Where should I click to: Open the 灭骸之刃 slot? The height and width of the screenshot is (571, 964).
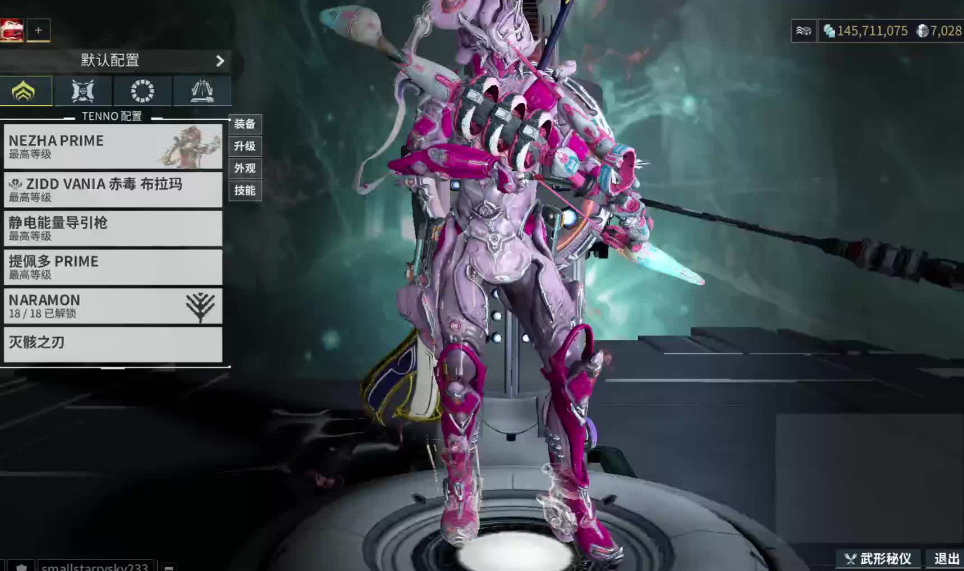click(113, 344)
